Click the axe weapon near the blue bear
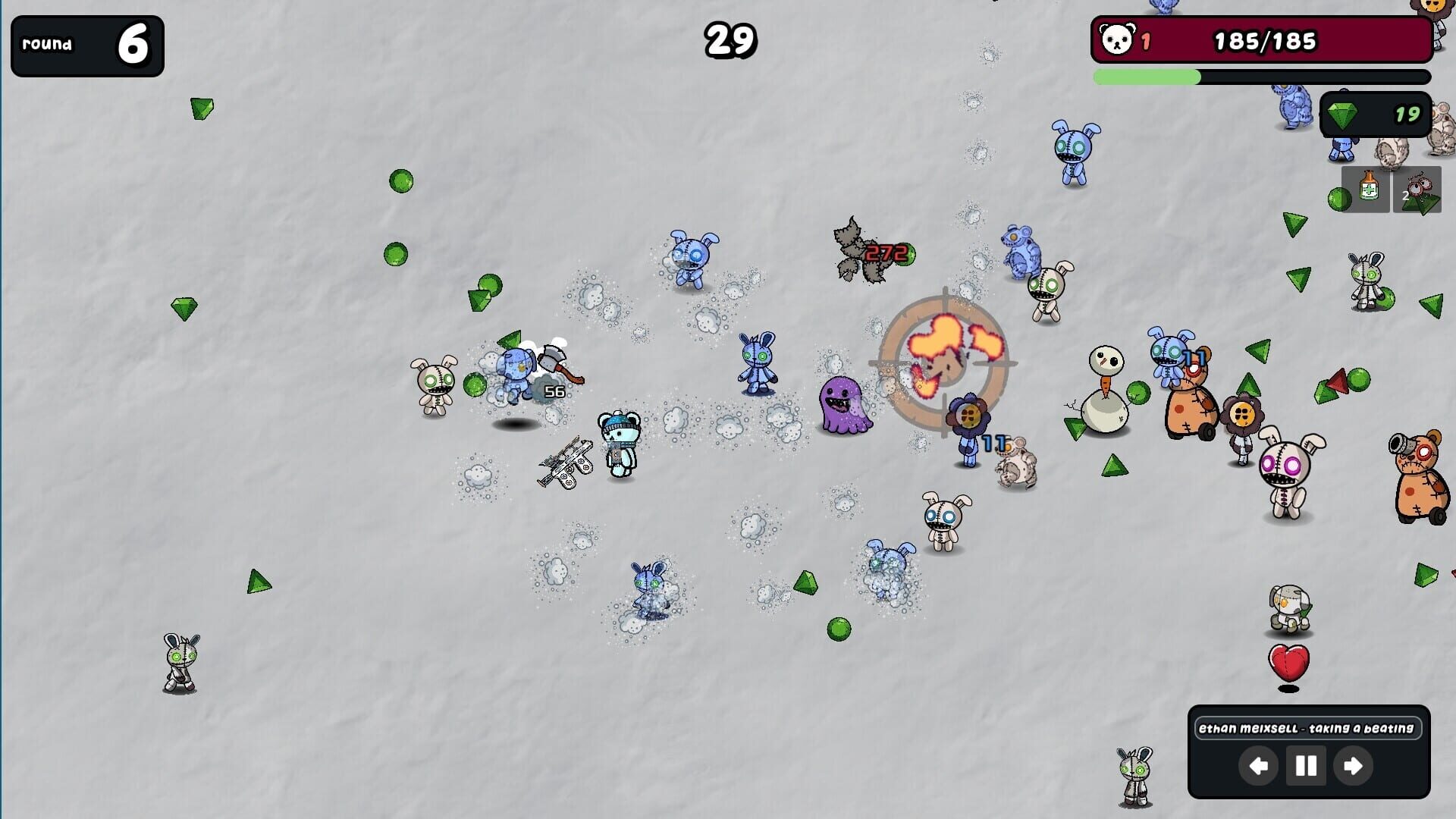This screenshot has height=819, width=1456. (552, 358)
